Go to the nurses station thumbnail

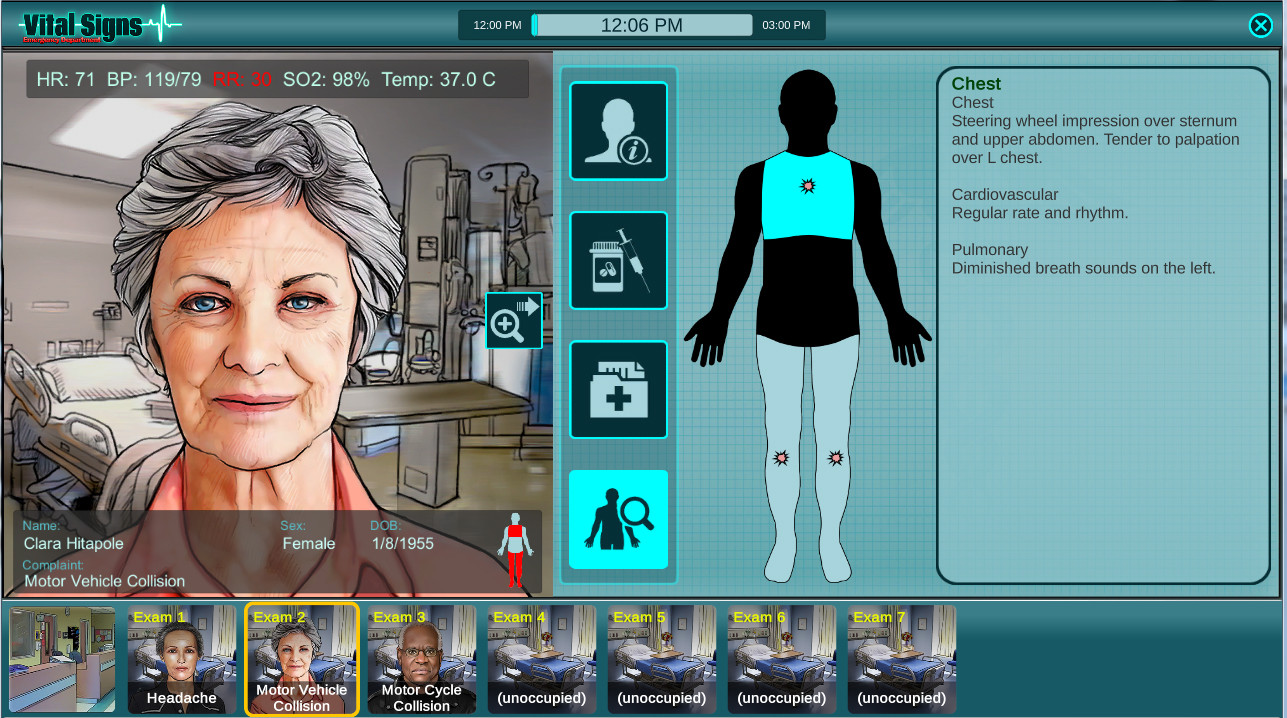click(x=62, y=659)
